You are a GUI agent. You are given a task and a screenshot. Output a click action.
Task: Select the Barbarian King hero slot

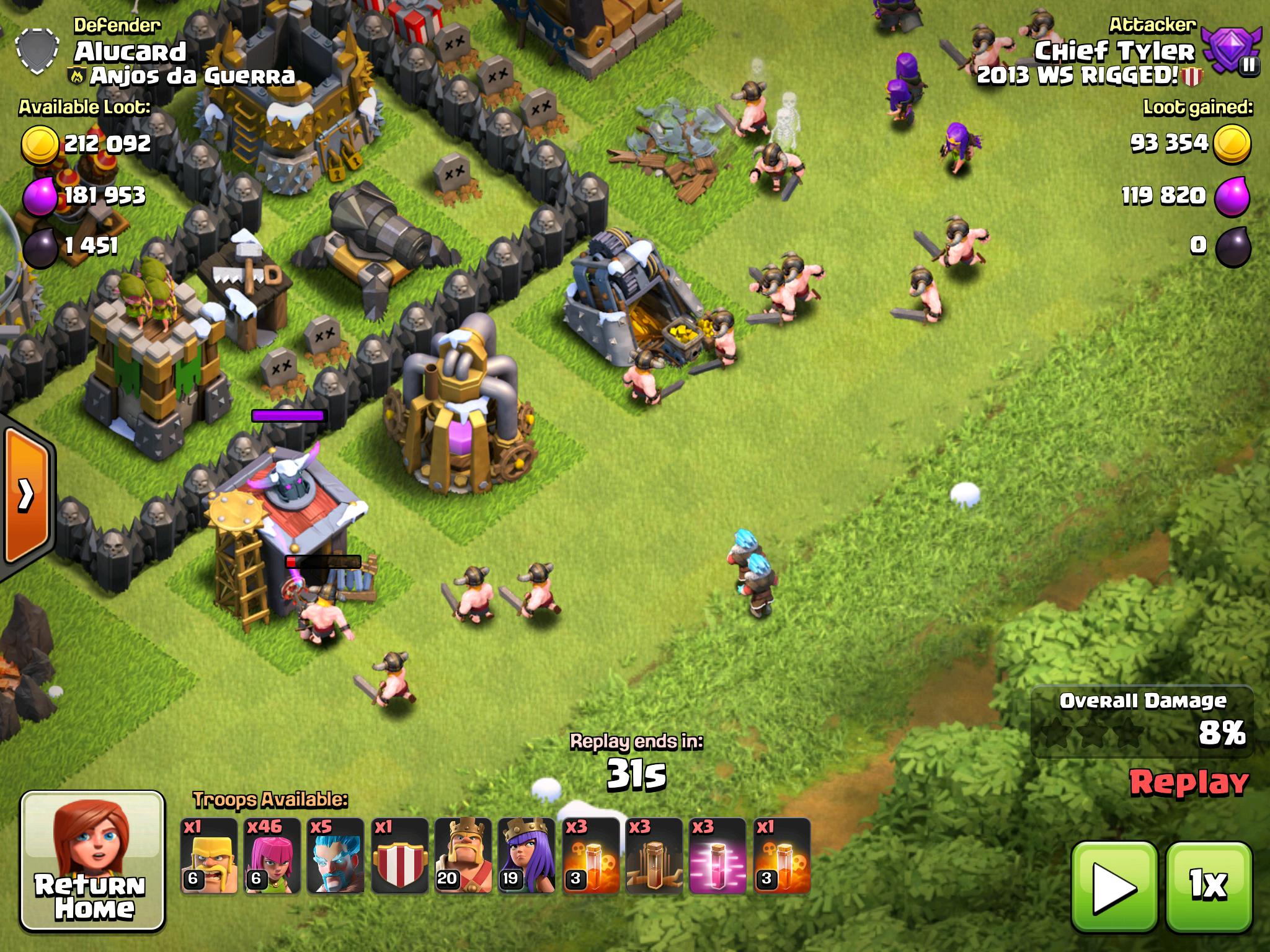point(463,856)
